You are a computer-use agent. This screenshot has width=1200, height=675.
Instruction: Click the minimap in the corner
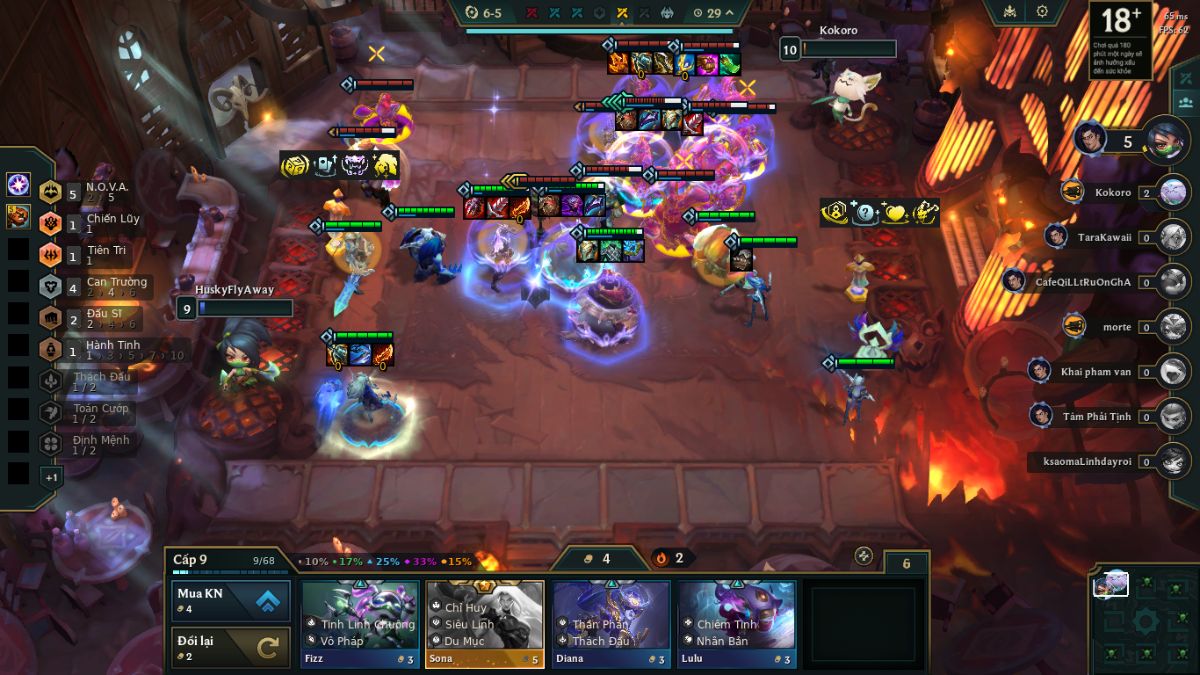coord(1144,620)
